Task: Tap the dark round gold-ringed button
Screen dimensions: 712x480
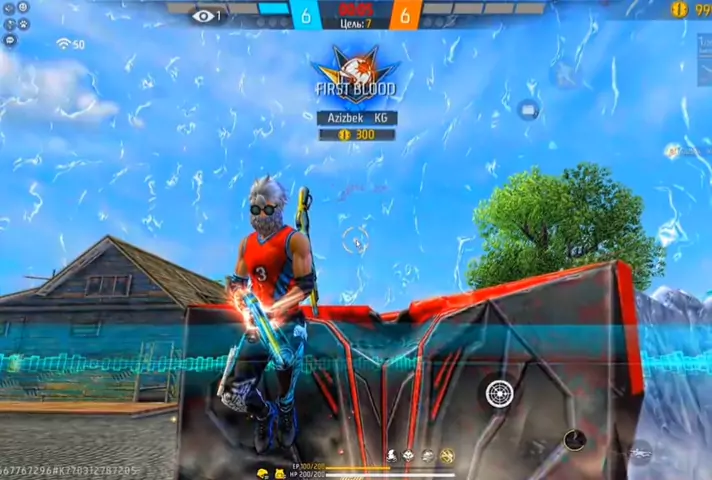Action: (574, 440)
